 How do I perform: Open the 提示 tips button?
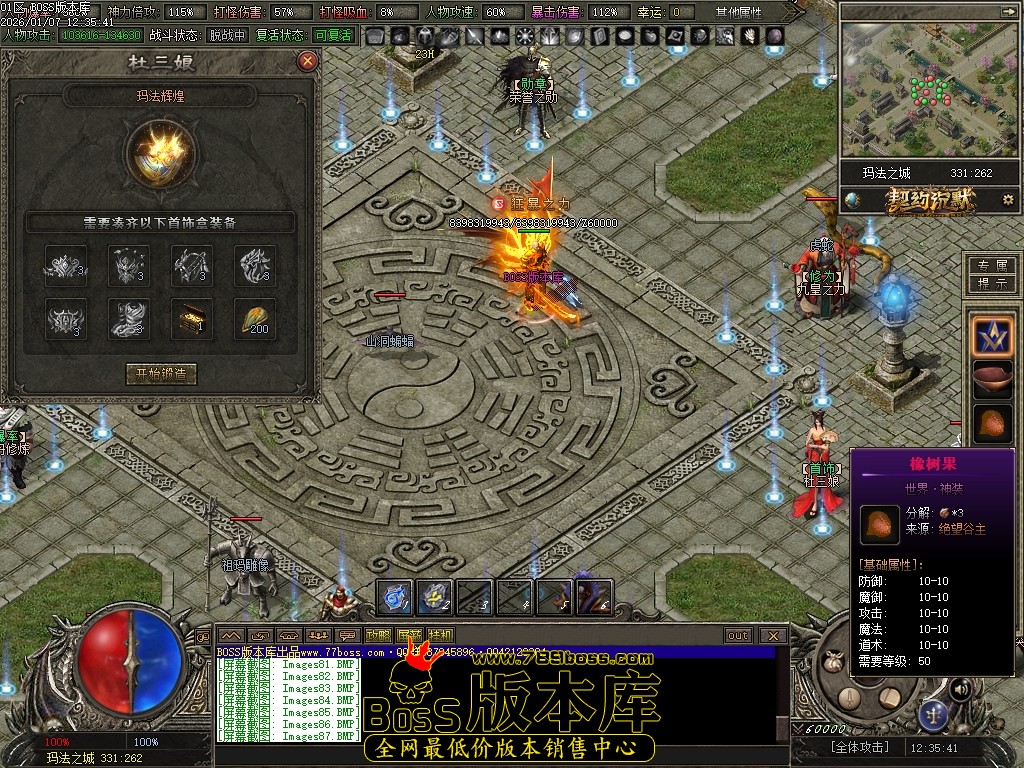coord(992,283)
